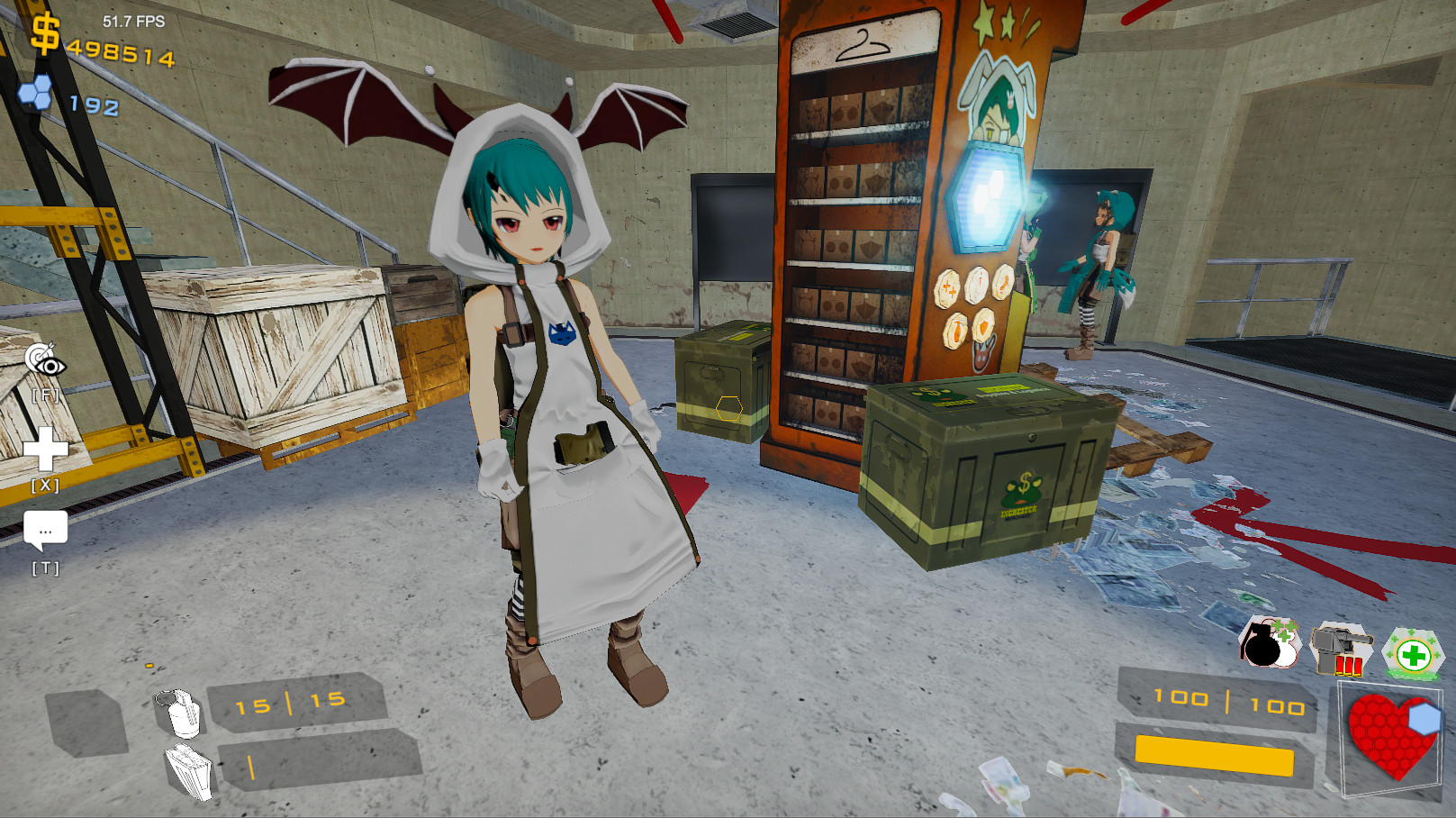
Task: Click the dollar frog logo on the crate
Action: [1025, 489]
